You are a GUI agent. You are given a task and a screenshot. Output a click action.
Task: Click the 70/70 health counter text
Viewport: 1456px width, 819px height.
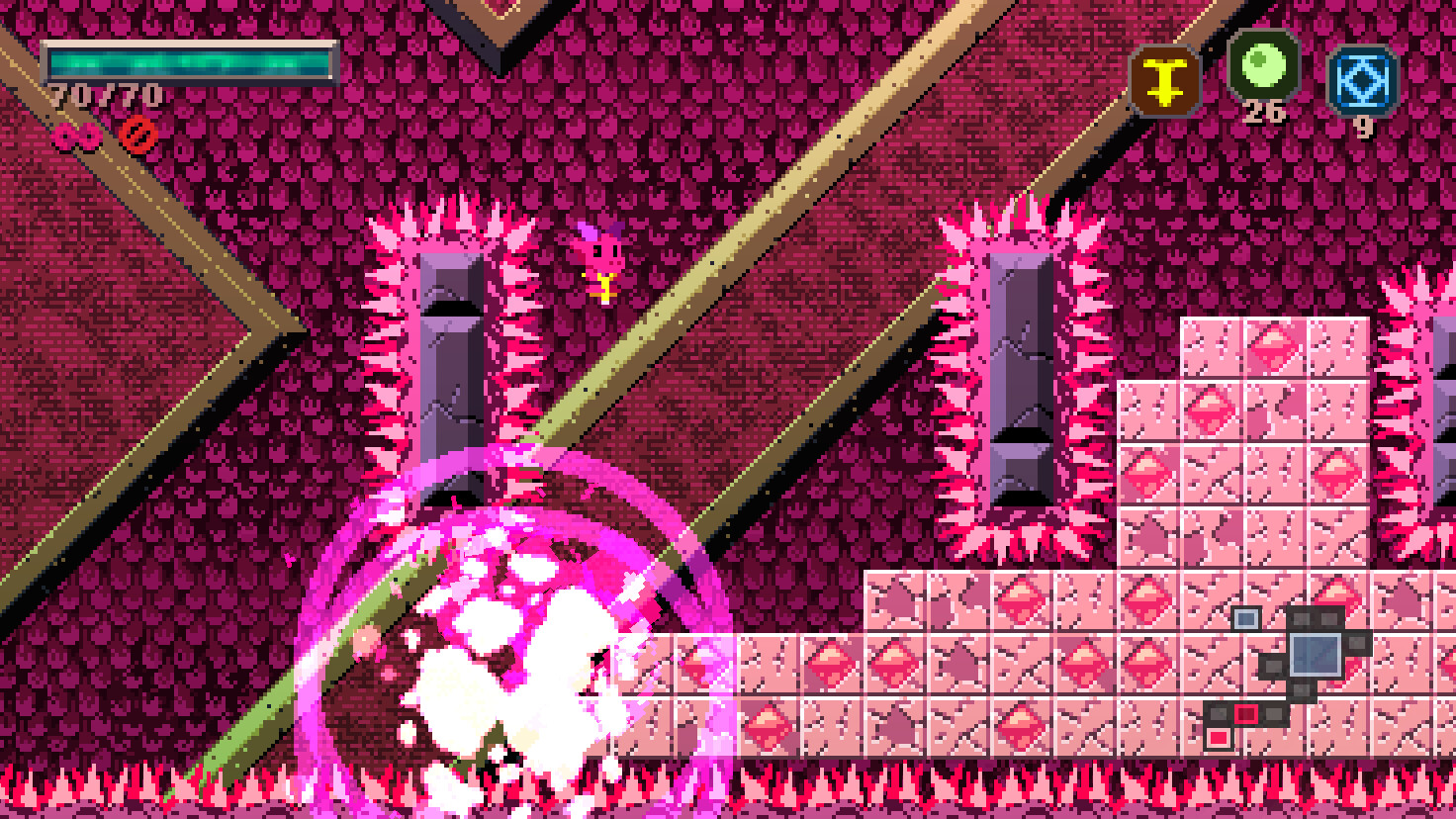102,96
